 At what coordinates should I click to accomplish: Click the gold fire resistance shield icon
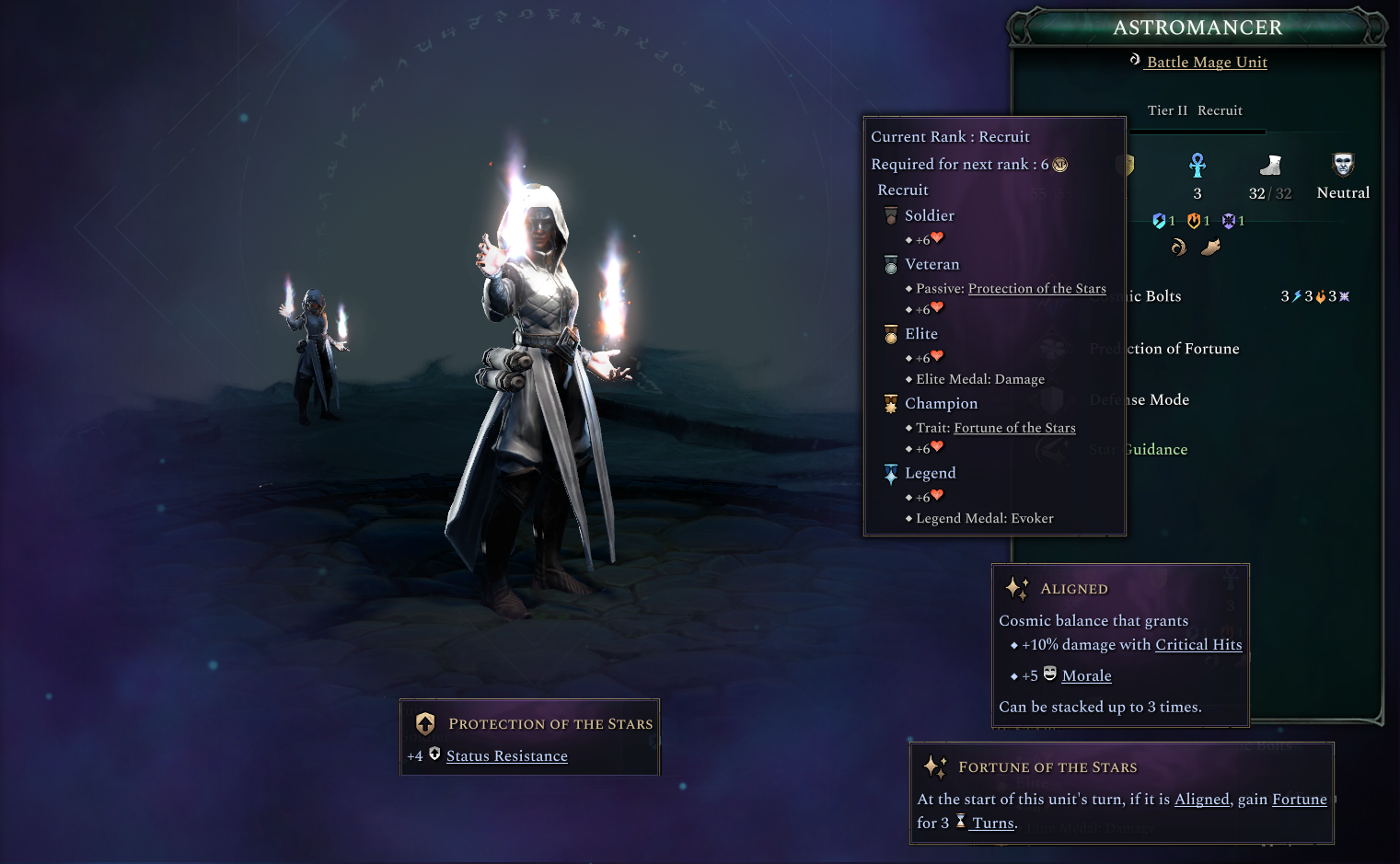pyautogui.click(x=1194, y=221)
